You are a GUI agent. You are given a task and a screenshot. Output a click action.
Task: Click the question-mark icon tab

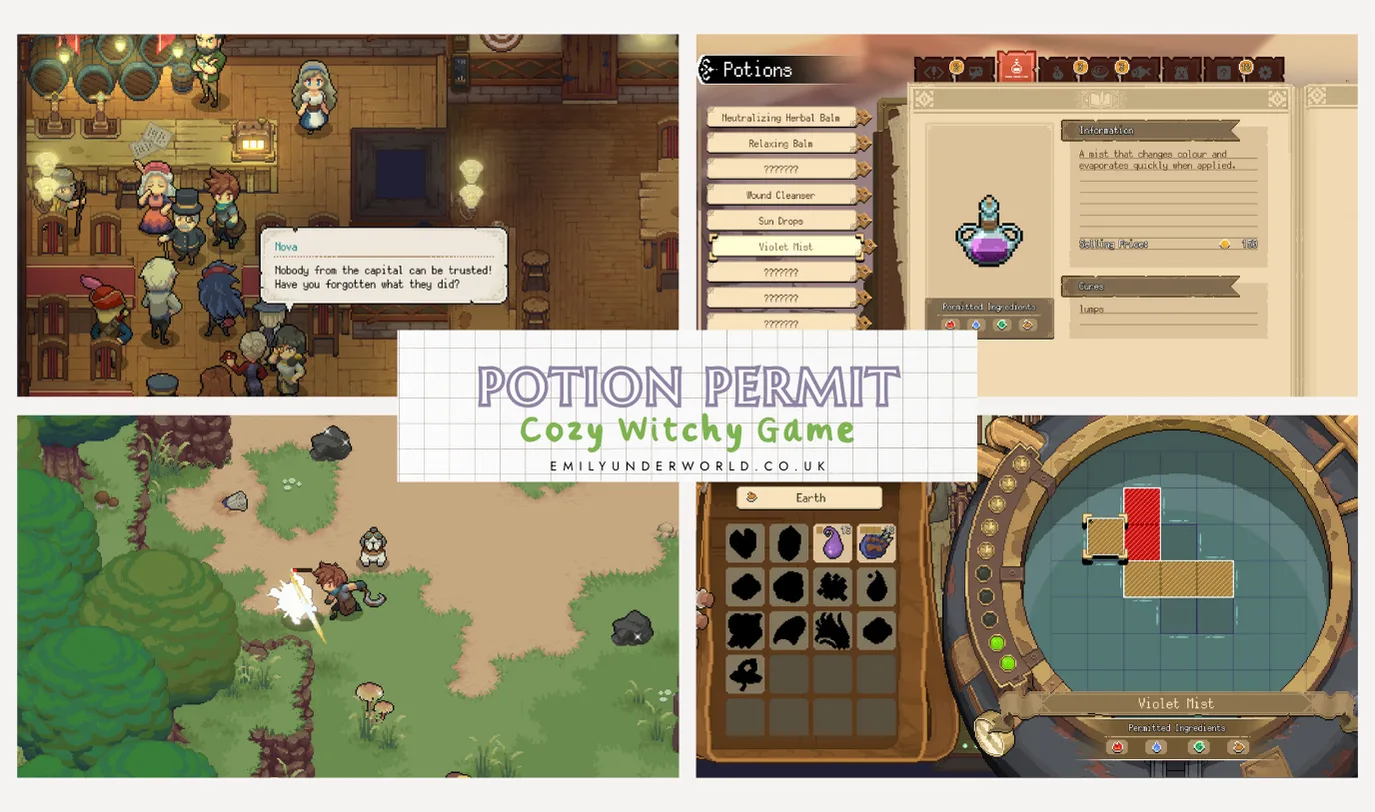1222,72
